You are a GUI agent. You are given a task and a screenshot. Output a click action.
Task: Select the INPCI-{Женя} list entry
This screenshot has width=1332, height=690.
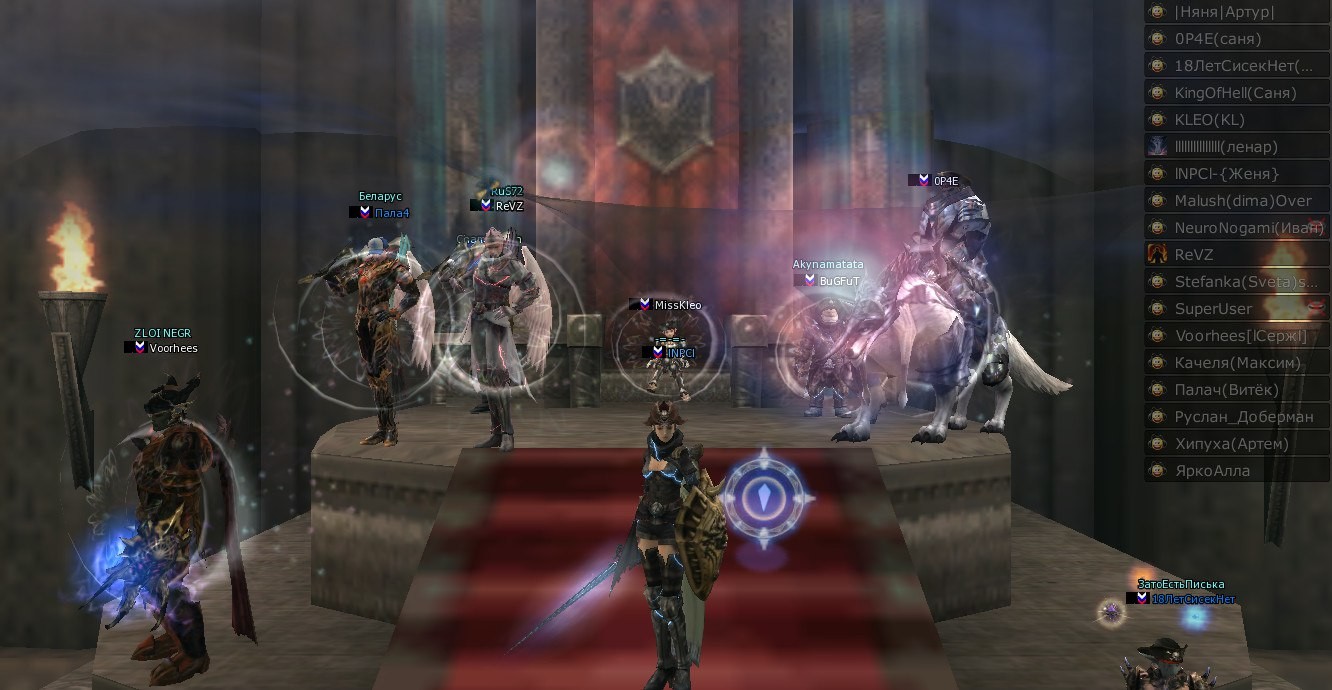[1236, 174]
